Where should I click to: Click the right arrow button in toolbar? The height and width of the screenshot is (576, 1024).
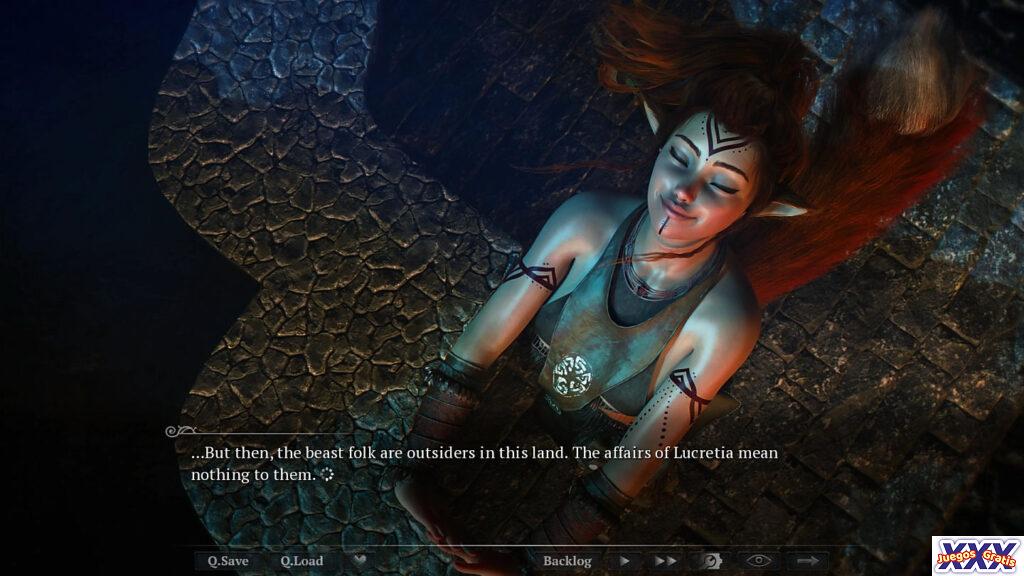(807, 561)
